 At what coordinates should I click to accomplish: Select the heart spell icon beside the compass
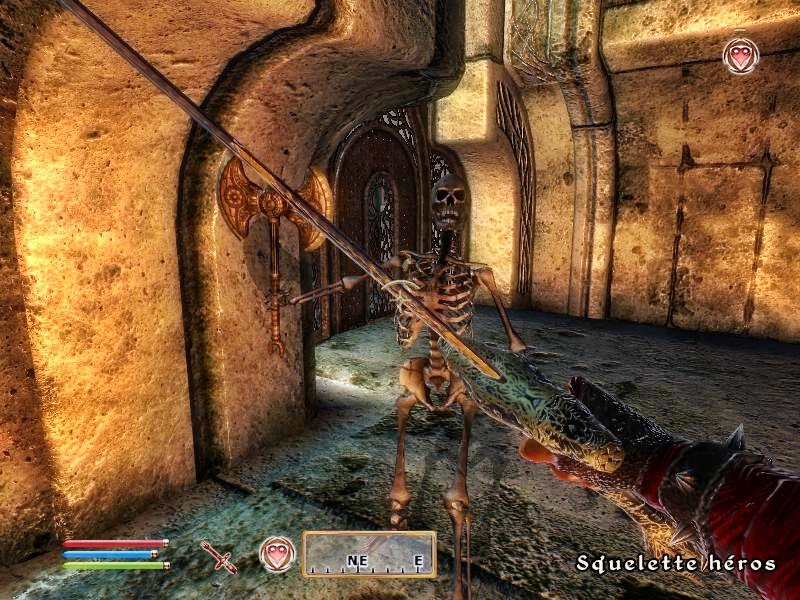click(x=277, y=553)
